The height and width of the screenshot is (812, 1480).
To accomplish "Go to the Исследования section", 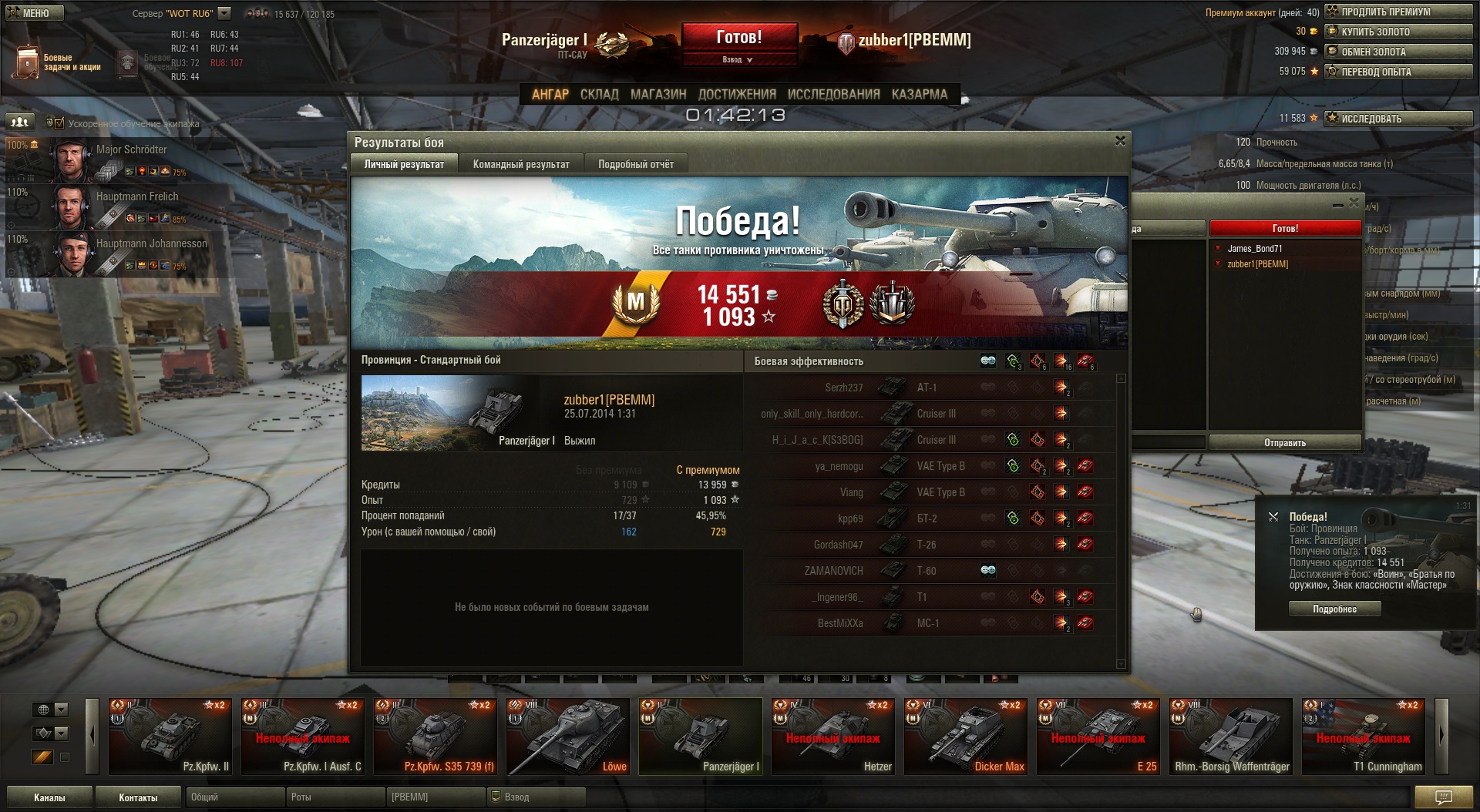I will tap(833, 94).
